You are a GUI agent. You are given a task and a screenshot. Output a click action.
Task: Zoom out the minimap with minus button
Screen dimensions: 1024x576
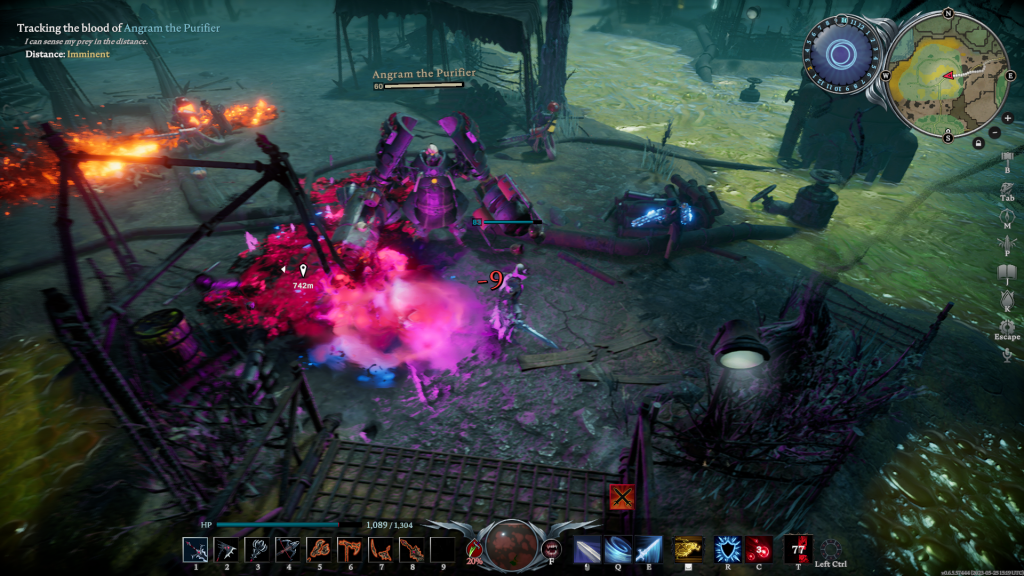pyautogui.click(x=993, y=132)
